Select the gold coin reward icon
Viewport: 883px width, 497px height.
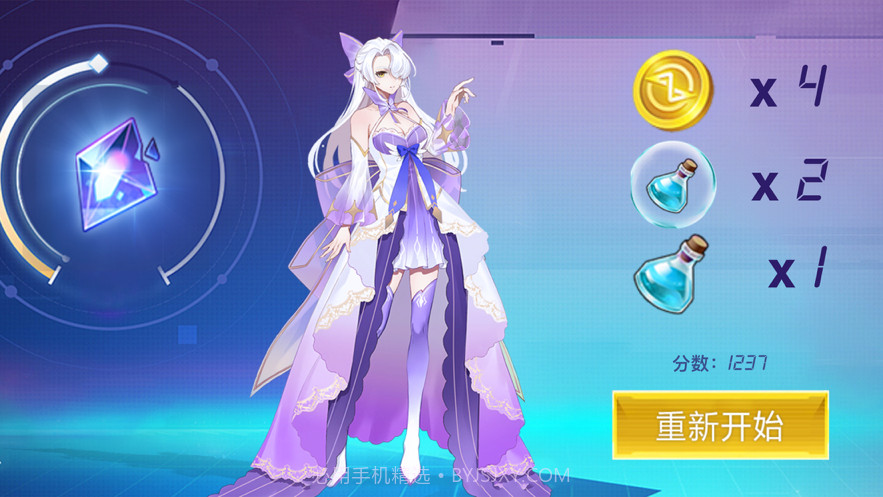(x=672, y=90)
